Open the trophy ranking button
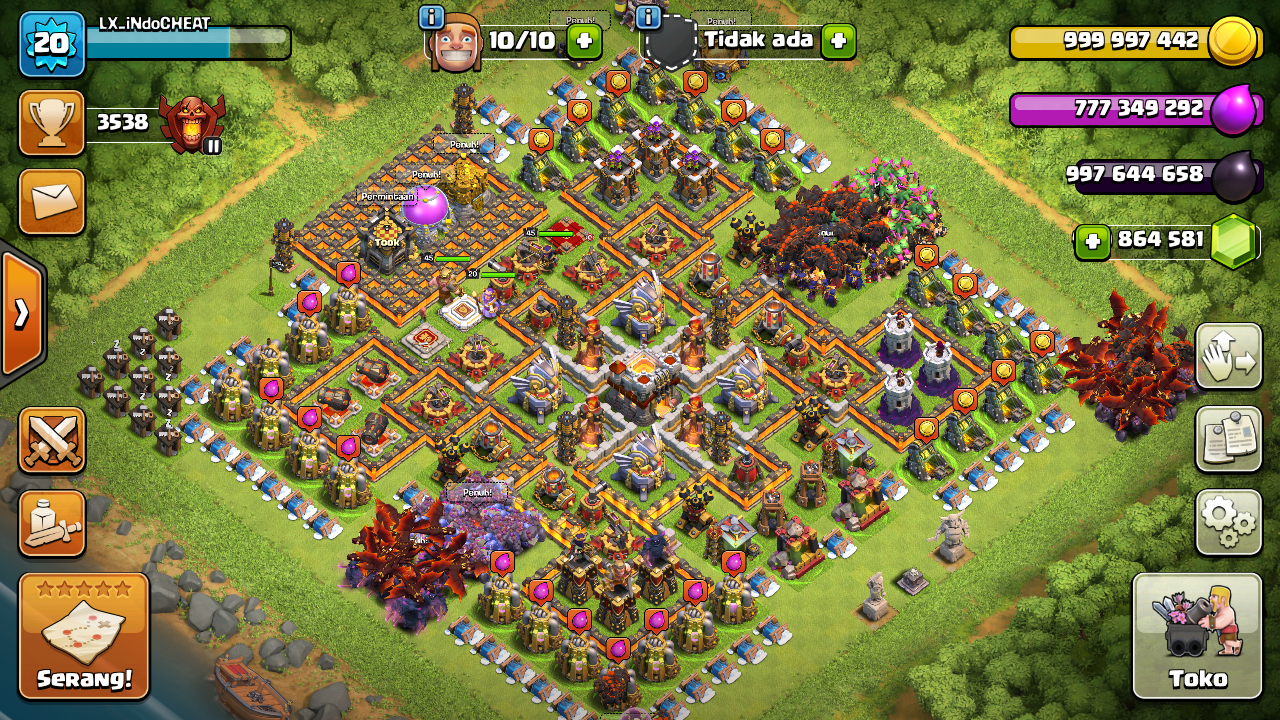 click(51, 123)
